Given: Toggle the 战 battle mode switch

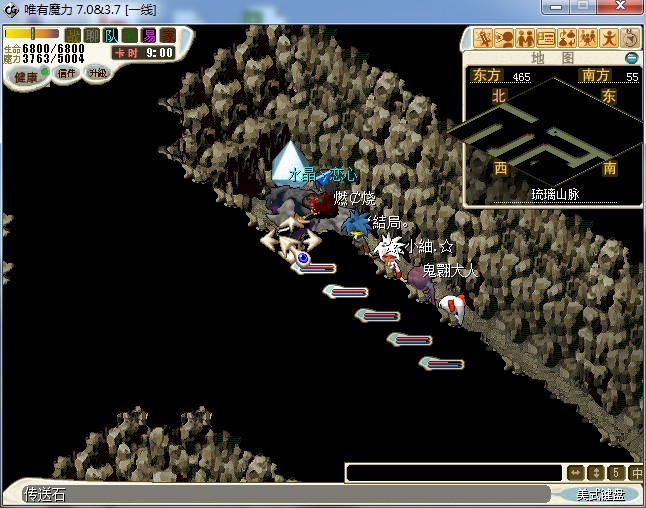Looking at the screenshot, I should (x=73, y=36).
